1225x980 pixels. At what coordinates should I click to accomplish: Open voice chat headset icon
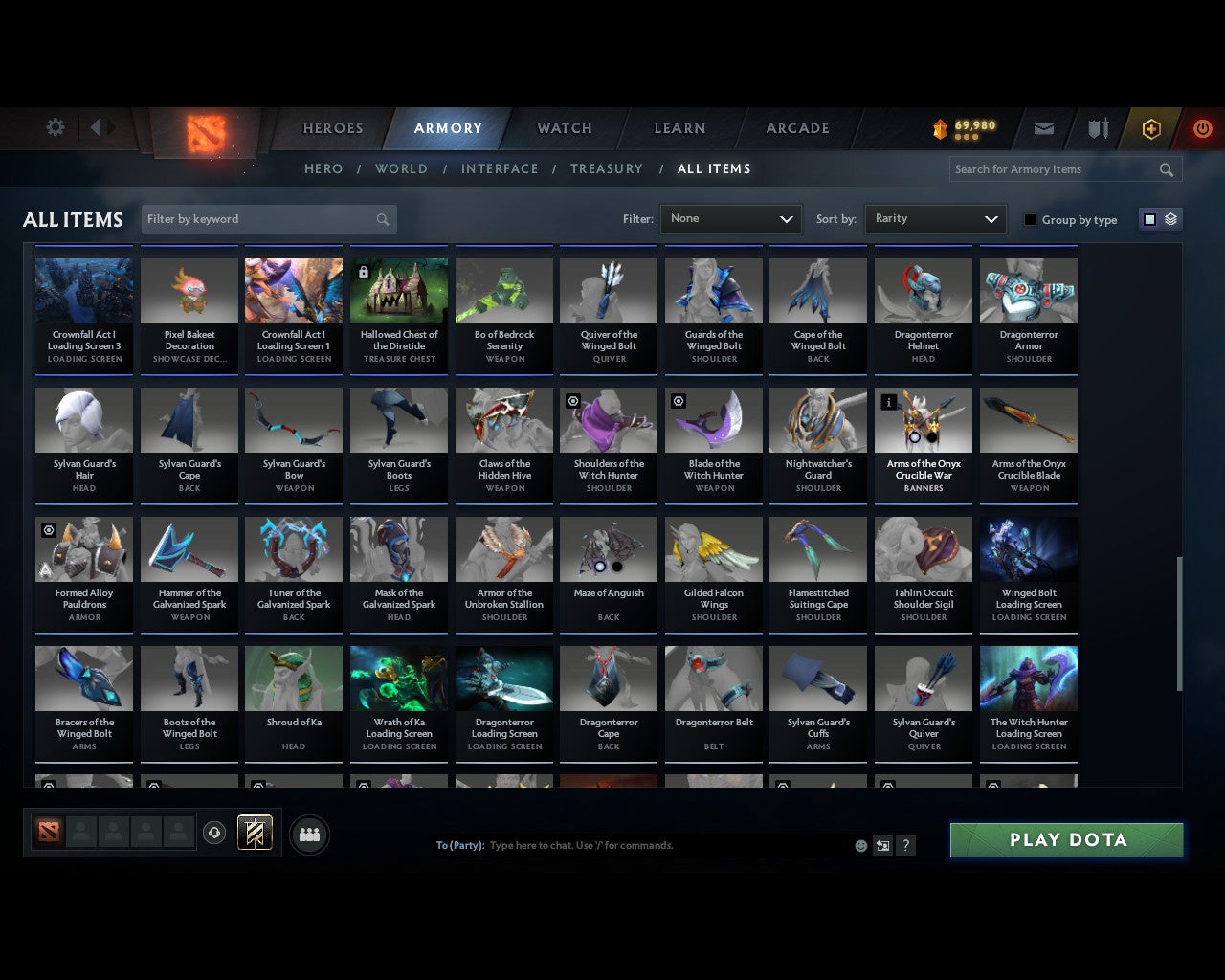[x=216, y=832]
